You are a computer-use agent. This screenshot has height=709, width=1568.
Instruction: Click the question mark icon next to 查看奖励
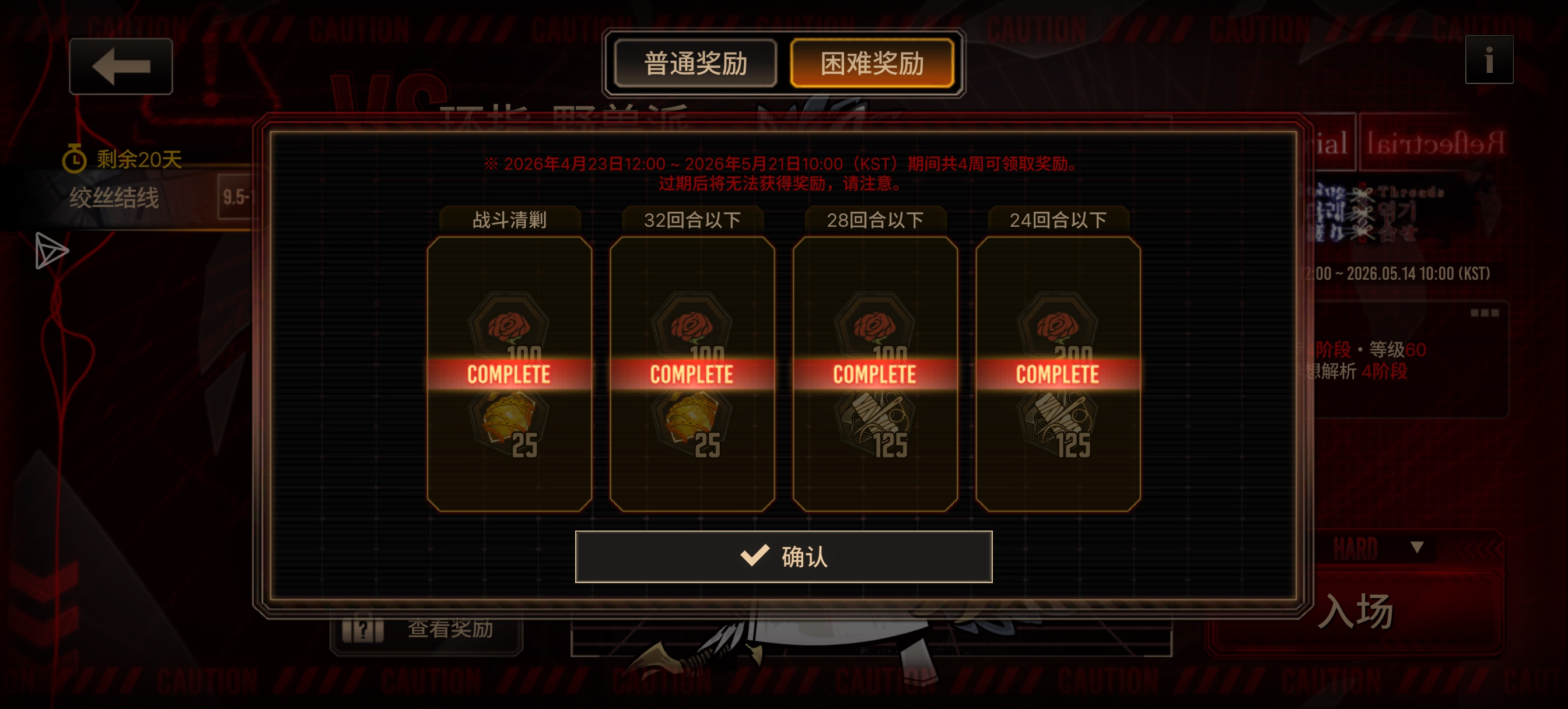tap(363, 630)
